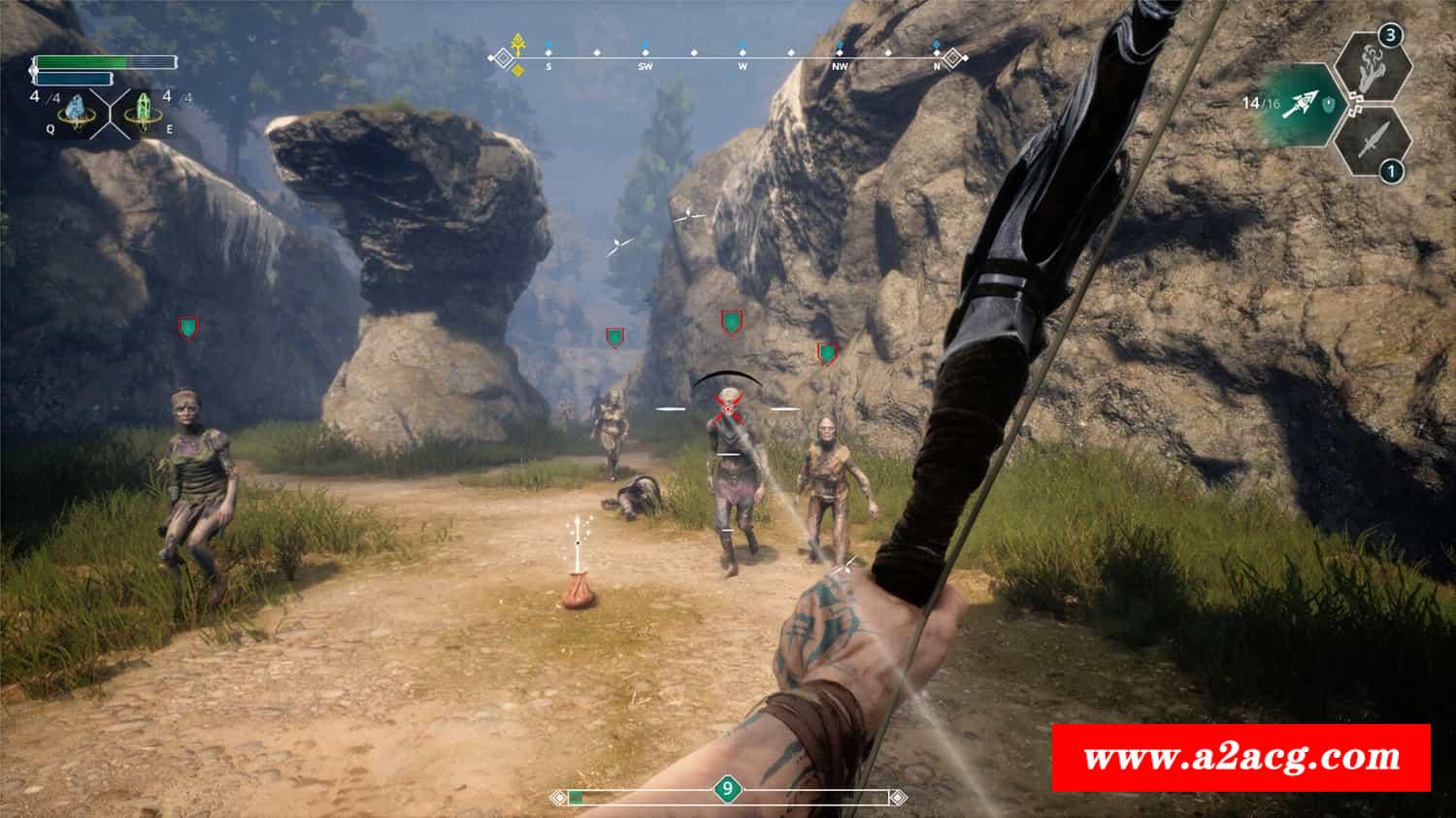The width and height of the screenshot is (1456, 818).
Task: Switch to the smoking torch slot
Action: [1371, 63]
